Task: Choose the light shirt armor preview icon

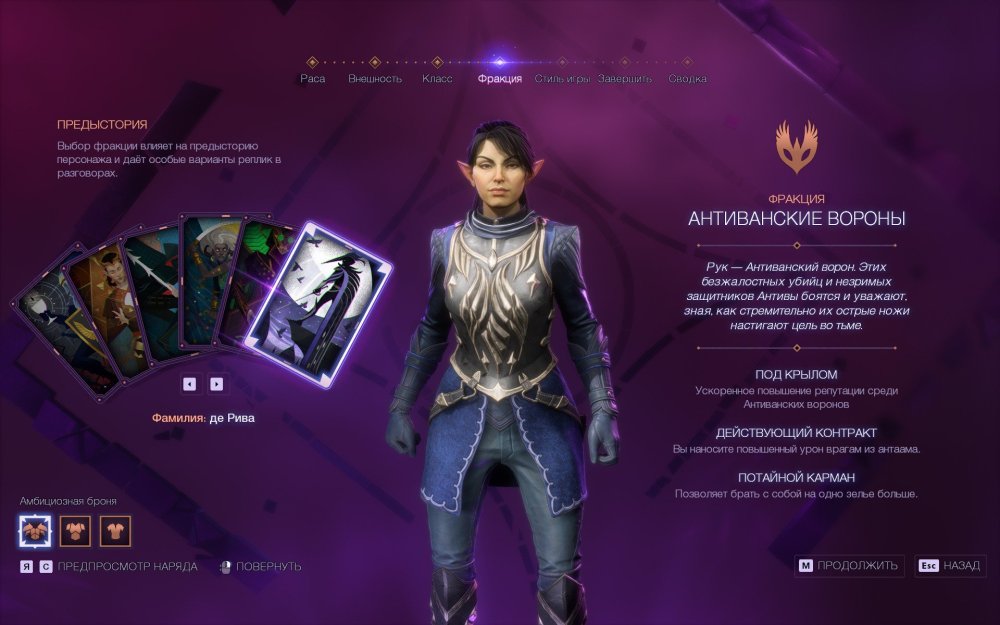Action: click(115, 530)
